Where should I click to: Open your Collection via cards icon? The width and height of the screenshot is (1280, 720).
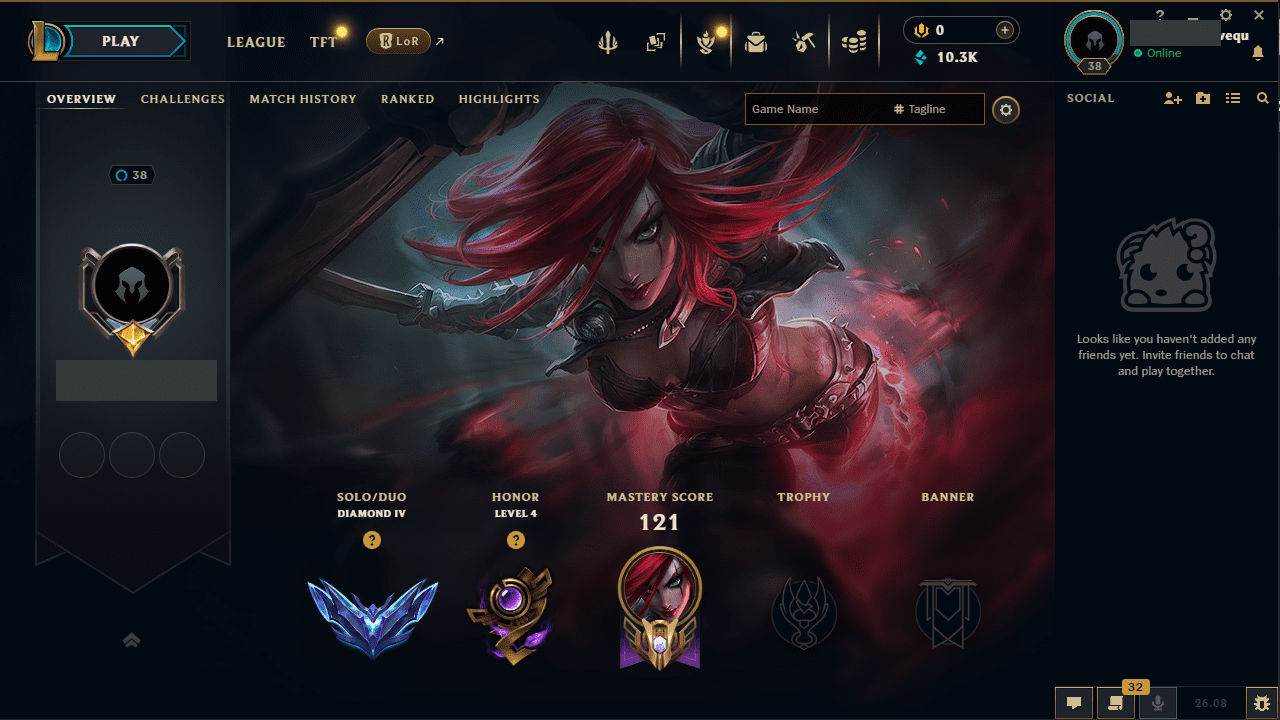(x=656, y=42)
